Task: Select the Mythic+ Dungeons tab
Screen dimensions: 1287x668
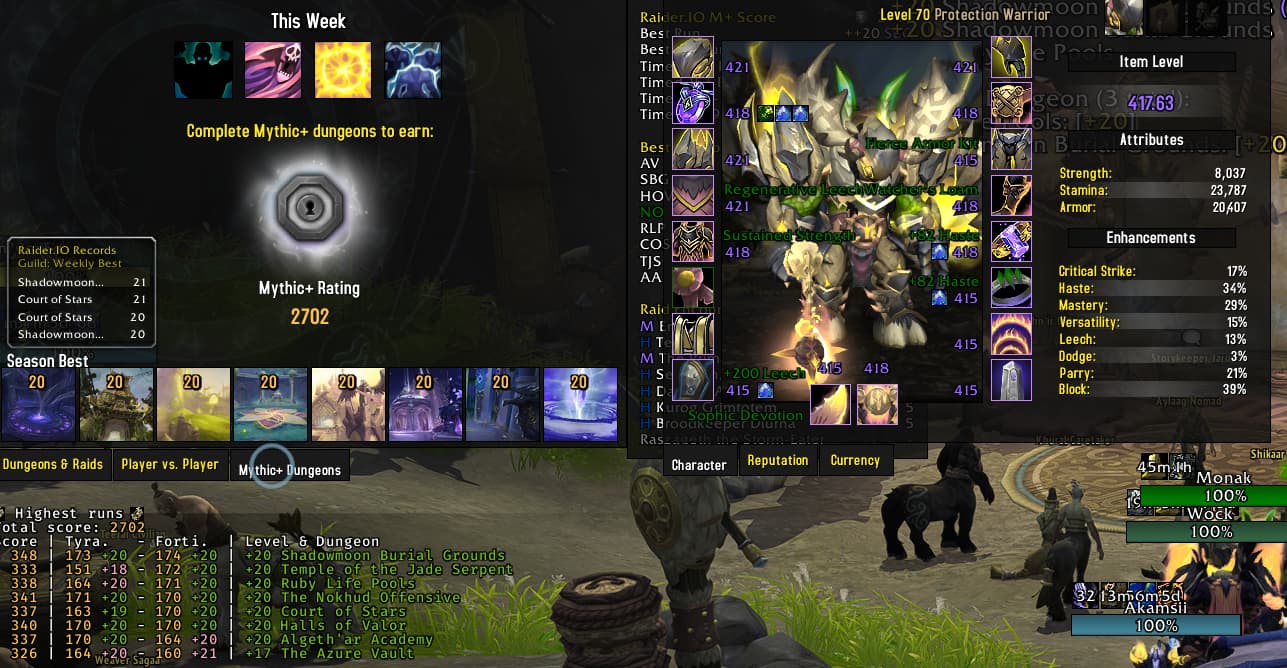Action: (290, 469)
